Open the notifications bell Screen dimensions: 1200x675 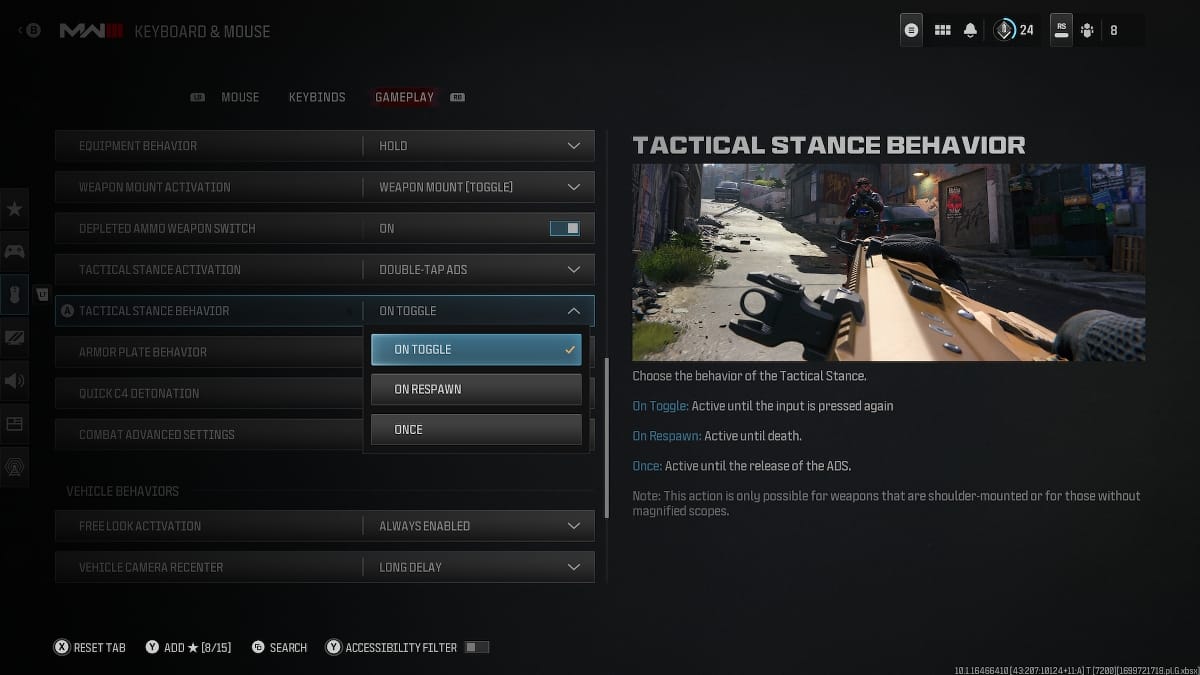(x=970, y=30)
